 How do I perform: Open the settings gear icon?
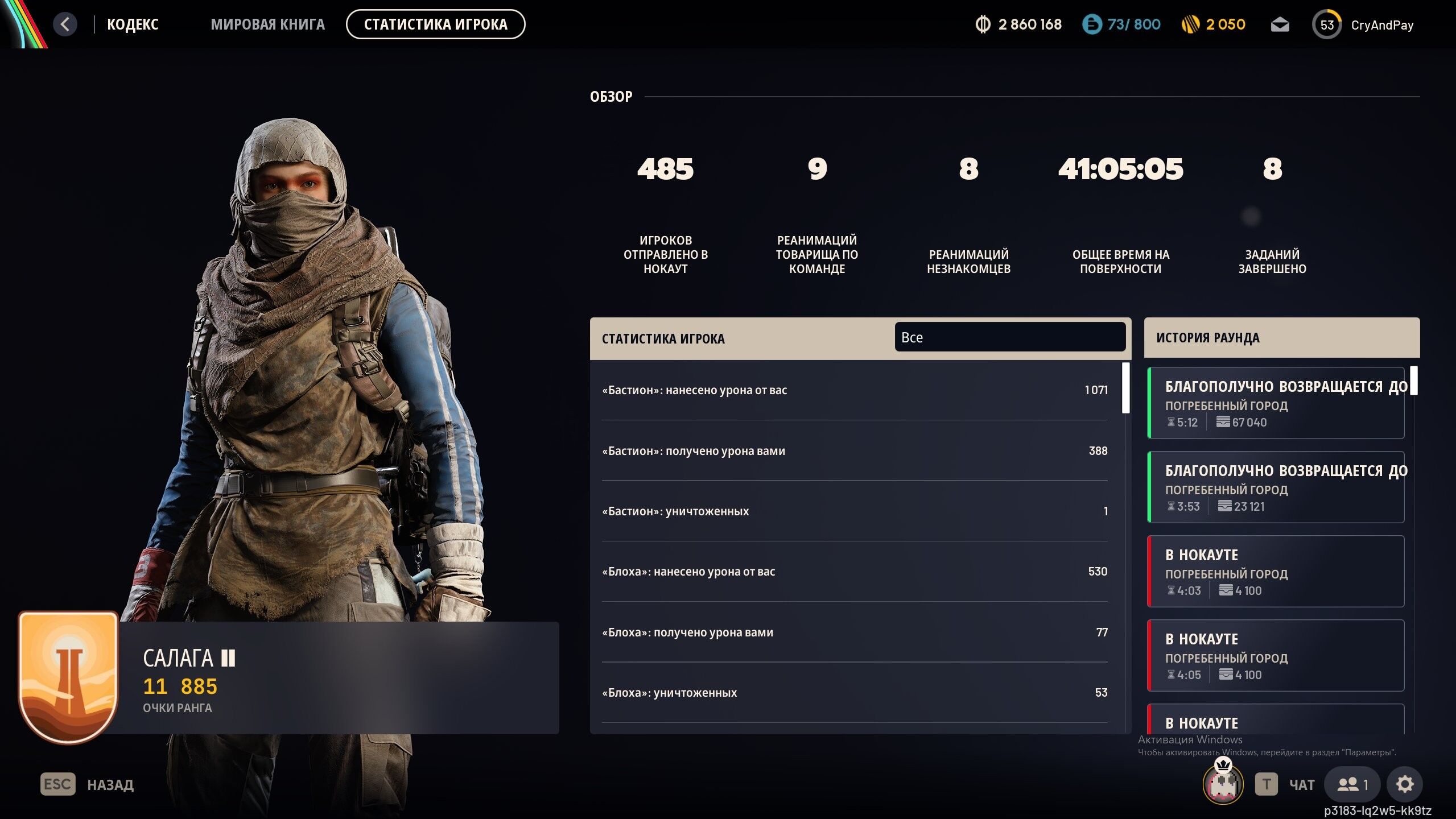point(1405,785)
